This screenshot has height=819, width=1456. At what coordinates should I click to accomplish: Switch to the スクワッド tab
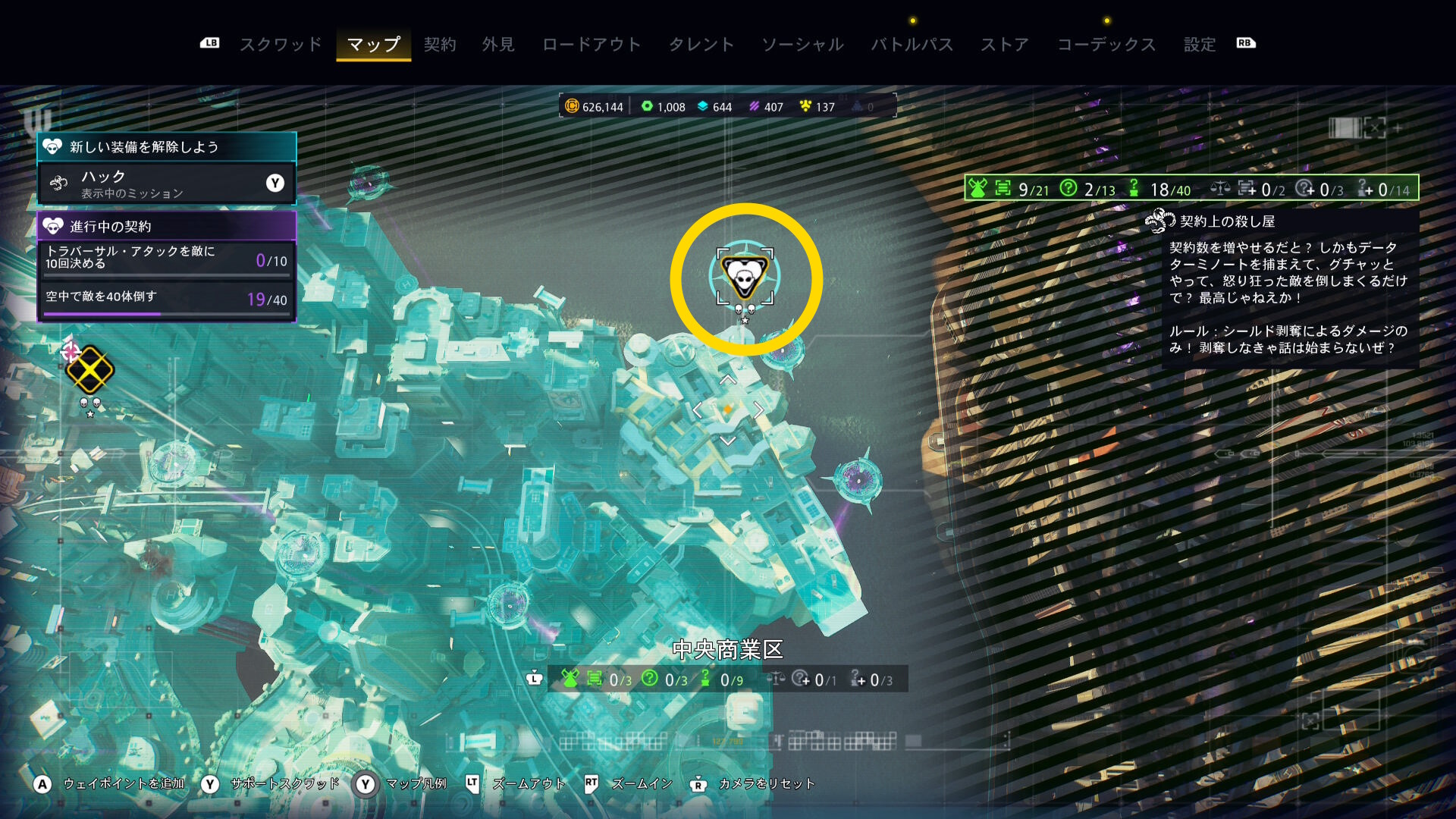pyautogui.click(x=281, y=45)
